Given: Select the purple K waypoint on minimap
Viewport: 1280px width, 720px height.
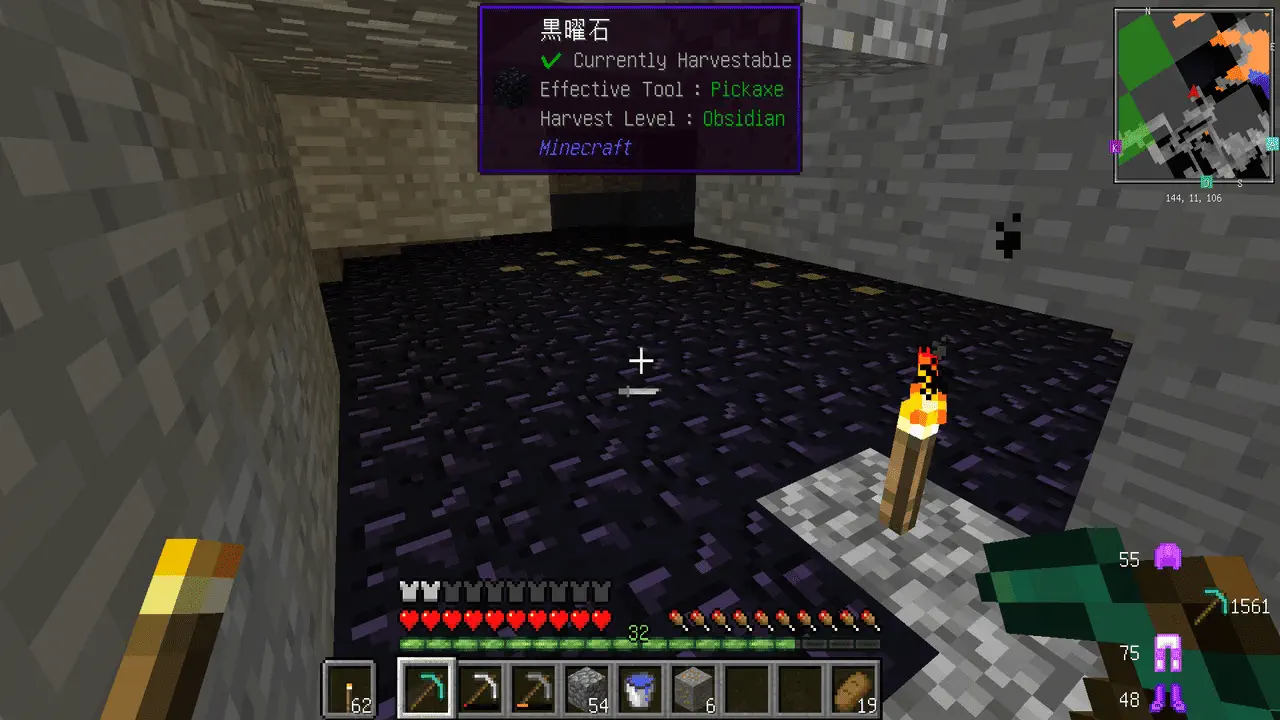Looking at the screenshot, I should click(x=1115, y=147).
